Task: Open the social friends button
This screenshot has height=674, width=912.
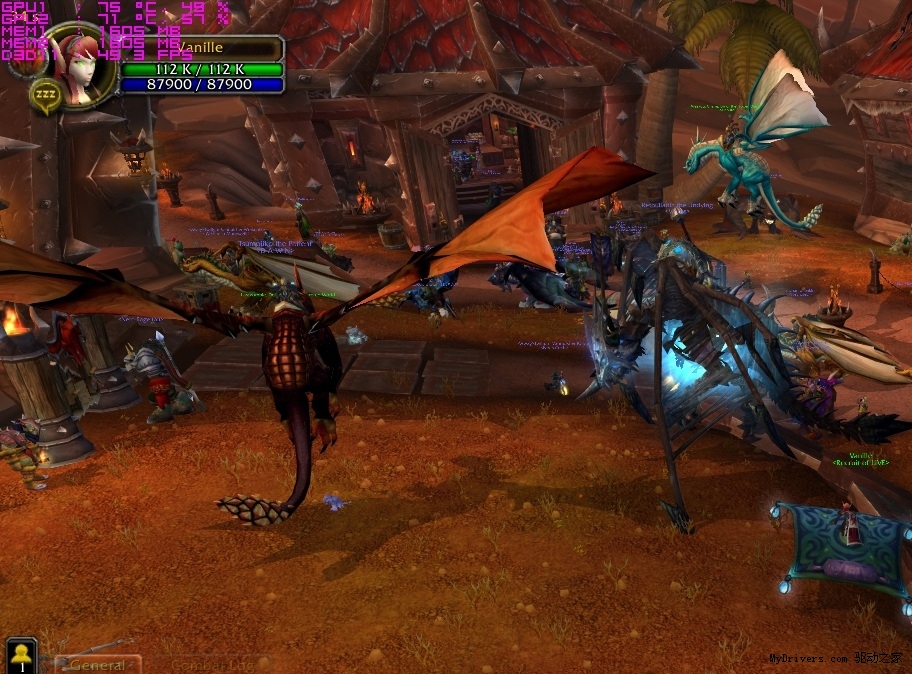Action: point(21,656)
